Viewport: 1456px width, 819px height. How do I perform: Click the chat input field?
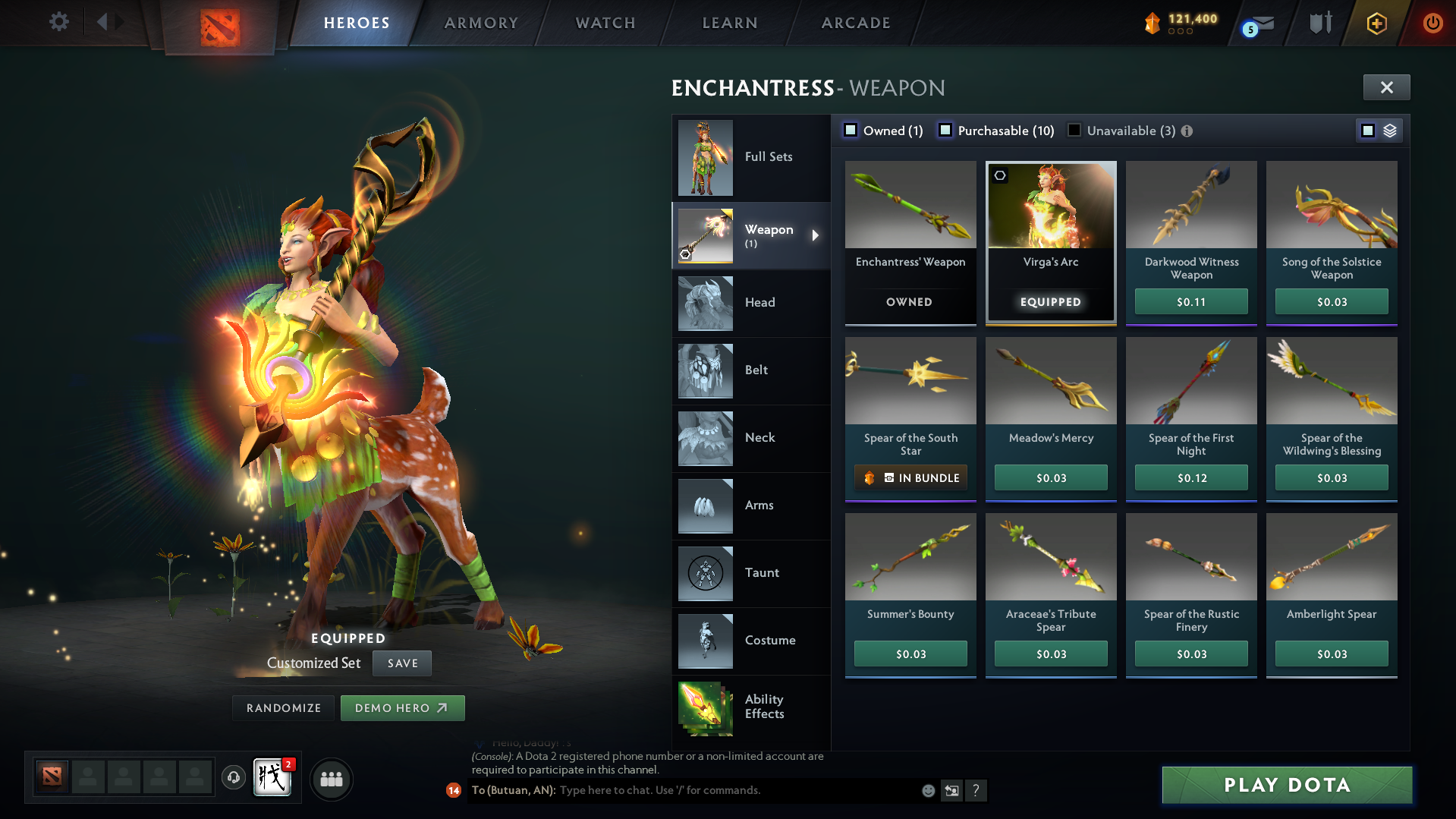coord(721,790)
